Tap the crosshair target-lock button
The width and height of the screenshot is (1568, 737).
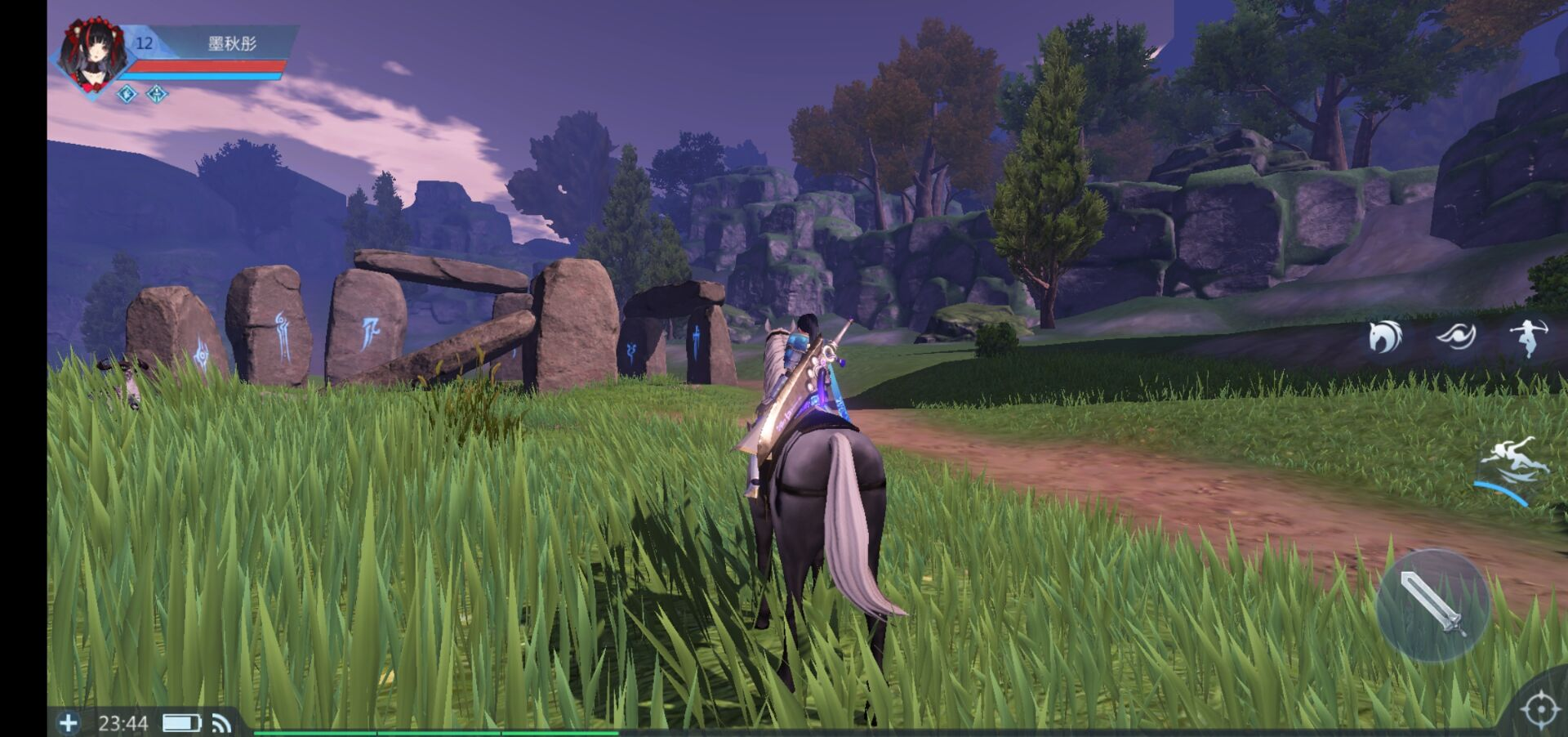(1540, 709)
